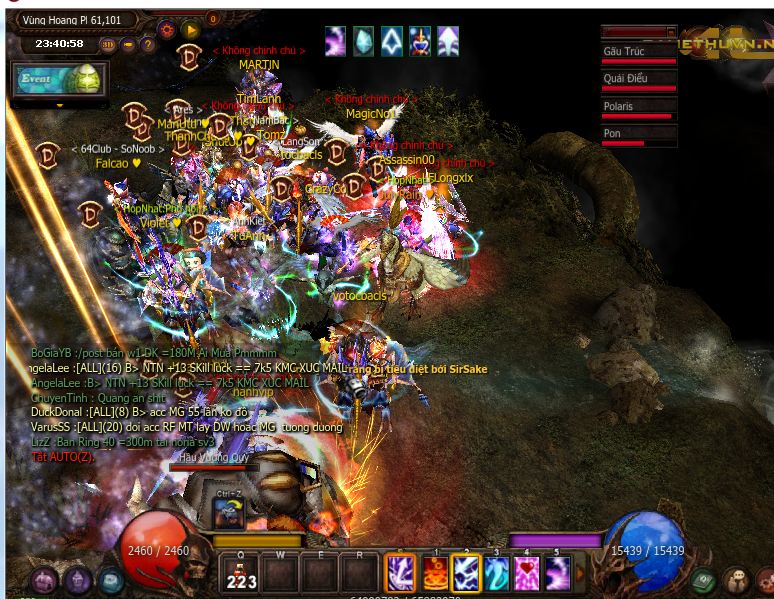Click the gear settings icon at top

point(167,31)
